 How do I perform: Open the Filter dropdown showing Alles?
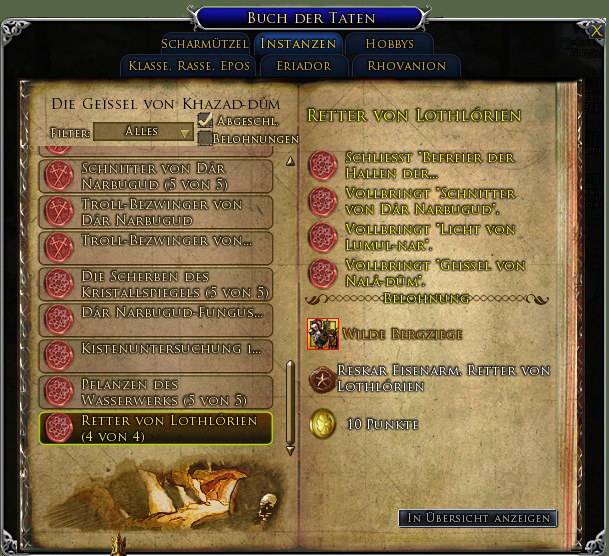point(144,132)
